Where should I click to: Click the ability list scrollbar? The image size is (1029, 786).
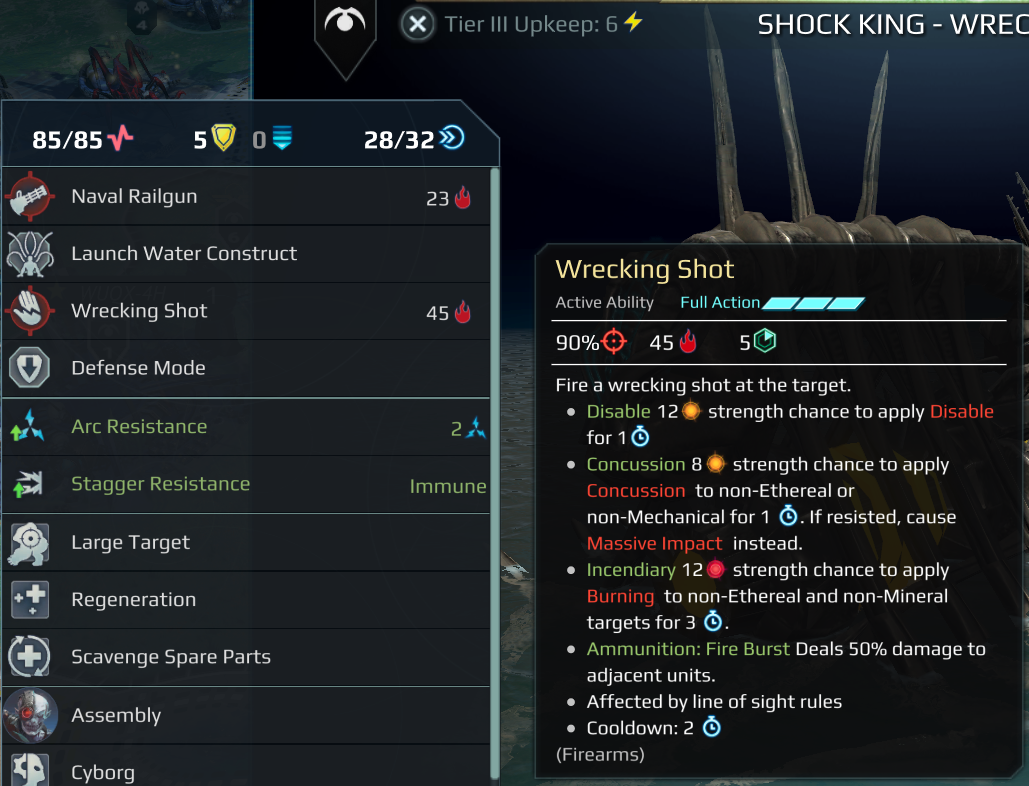coord(494,470)
